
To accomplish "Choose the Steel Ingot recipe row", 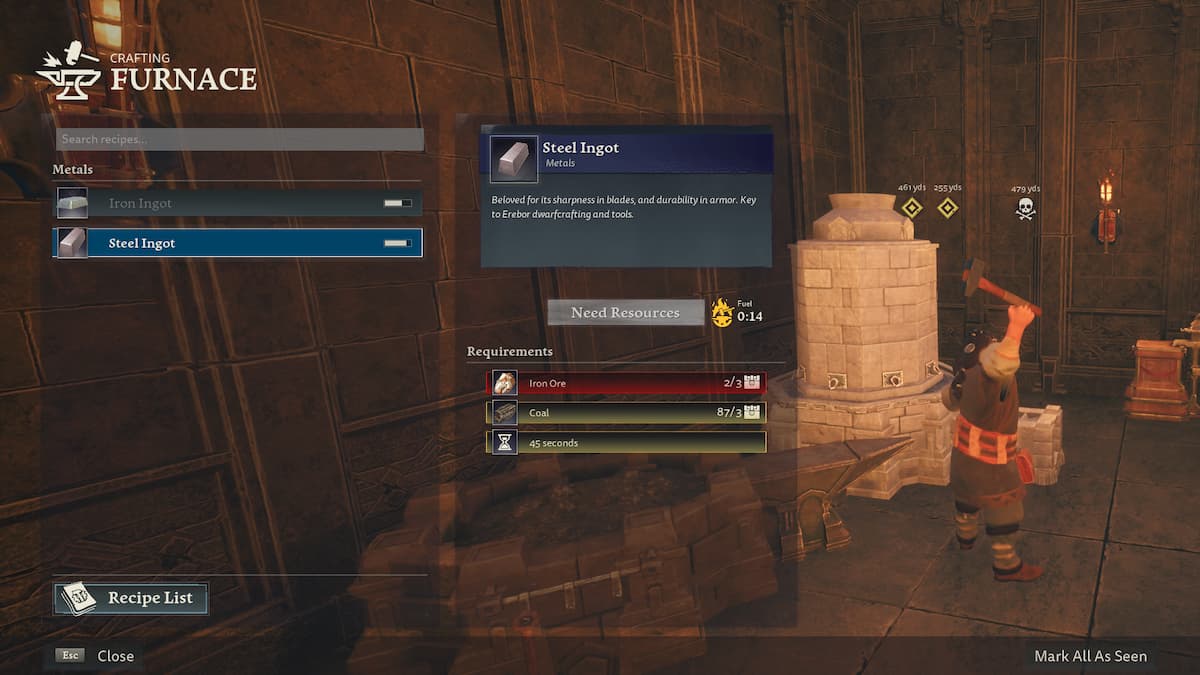I will (x=238, y=243).
